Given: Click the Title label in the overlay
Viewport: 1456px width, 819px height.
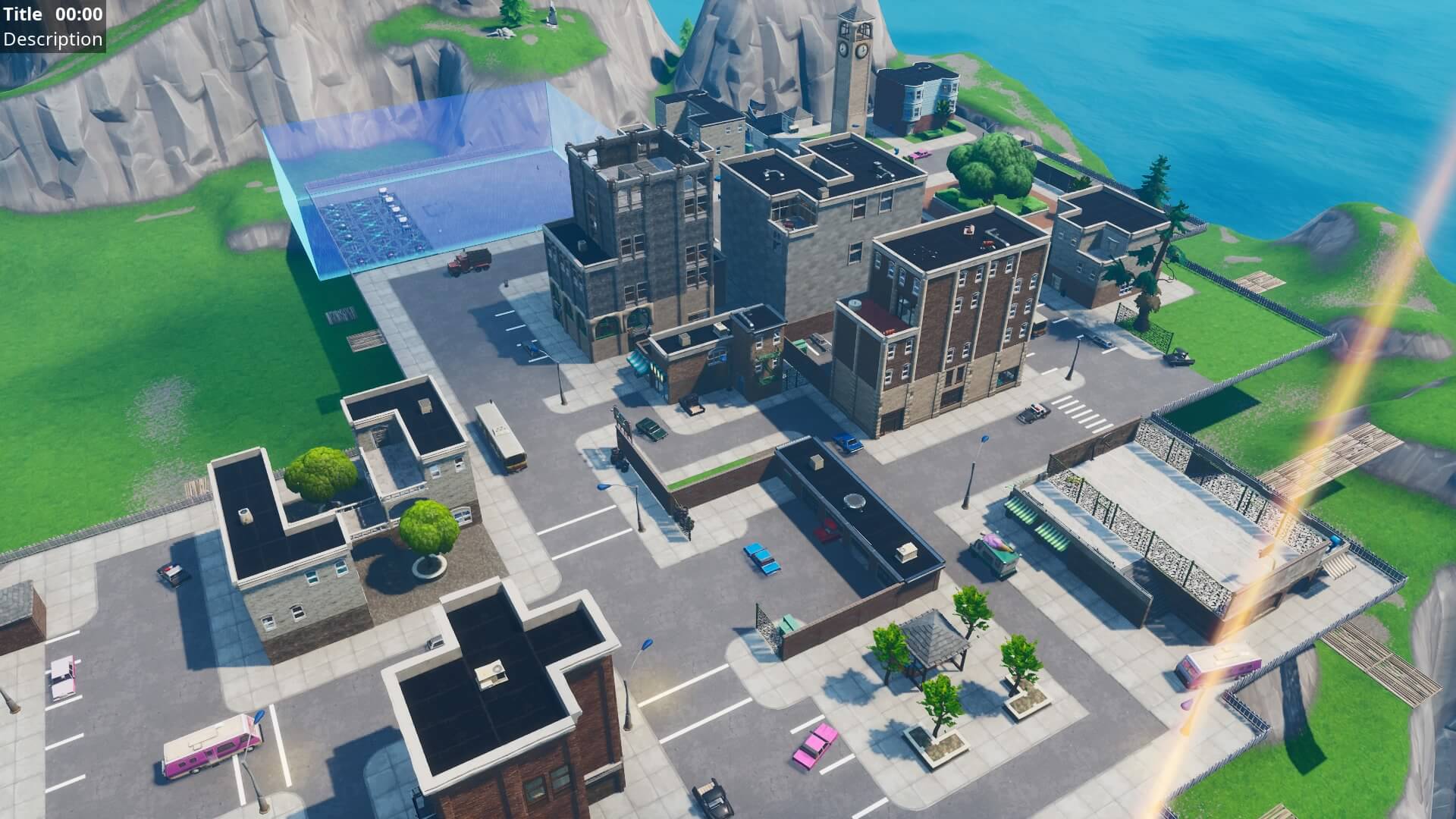Looking at the screenshot, I should click(x=21, y=13).
